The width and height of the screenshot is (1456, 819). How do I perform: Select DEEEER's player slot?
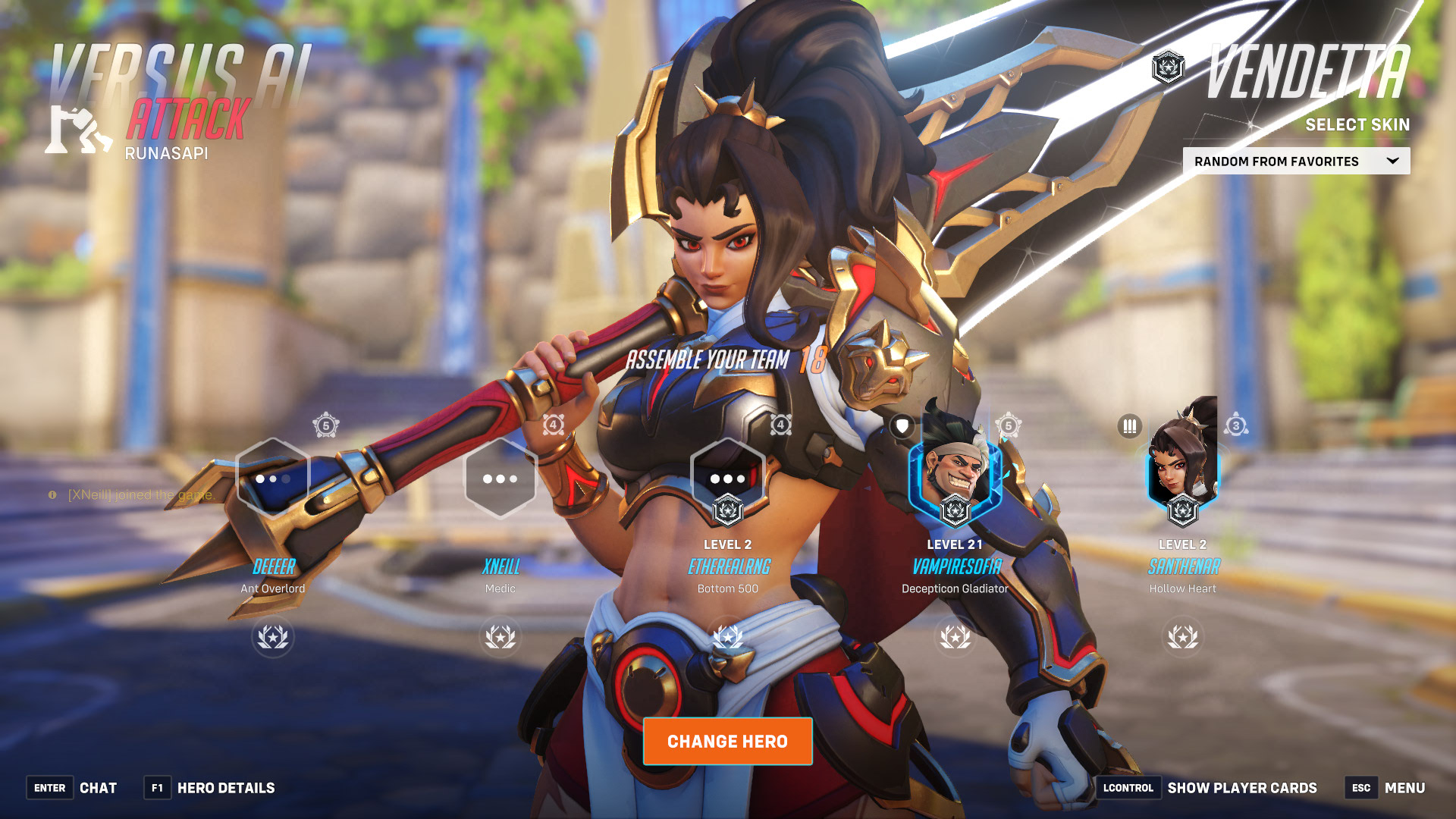click(x=273, y=479)
